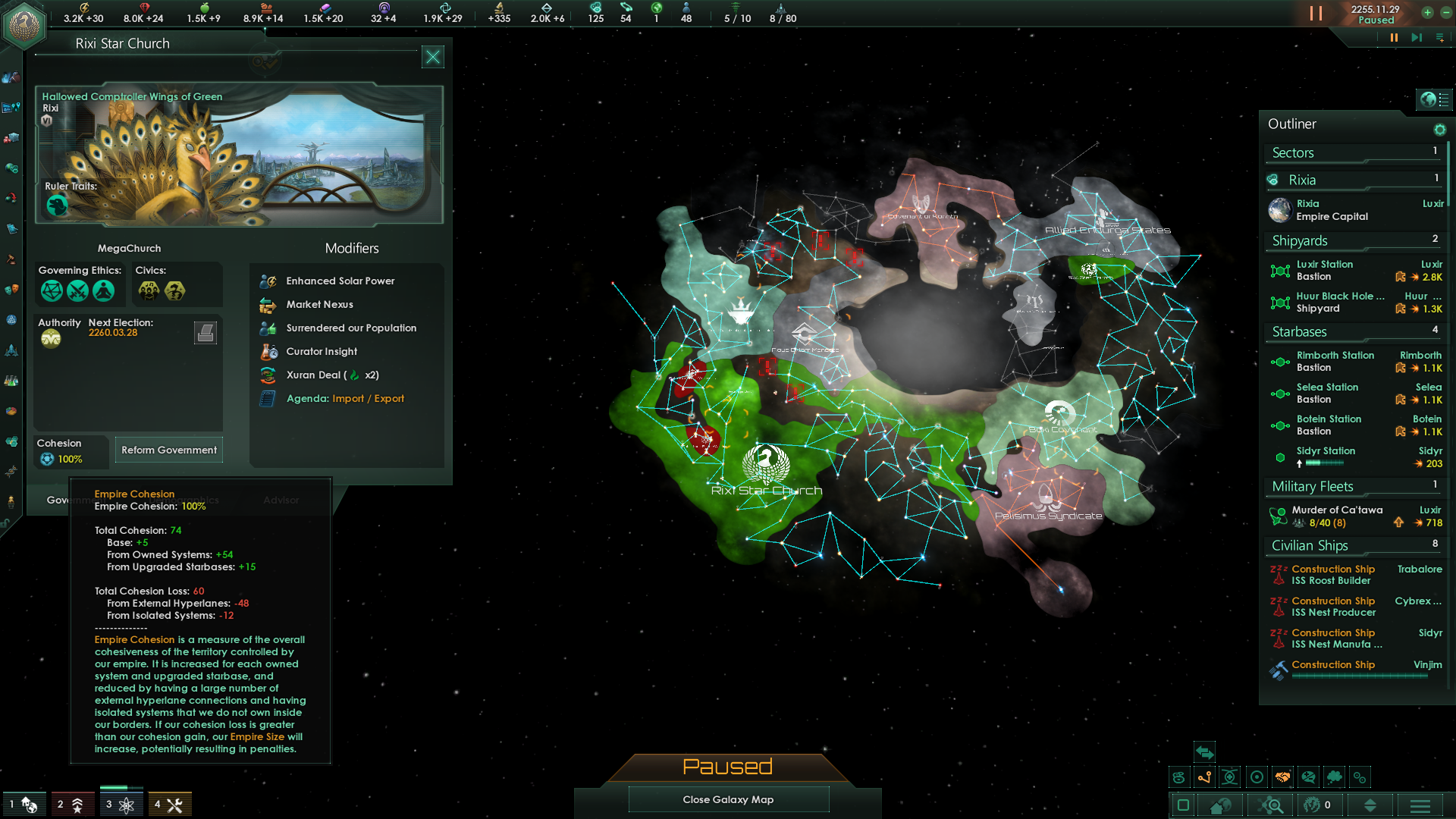Close Galaxy Map view
Image resolution: width=1456 pixels, height=819 pixels.
click(x=728, y=799)
